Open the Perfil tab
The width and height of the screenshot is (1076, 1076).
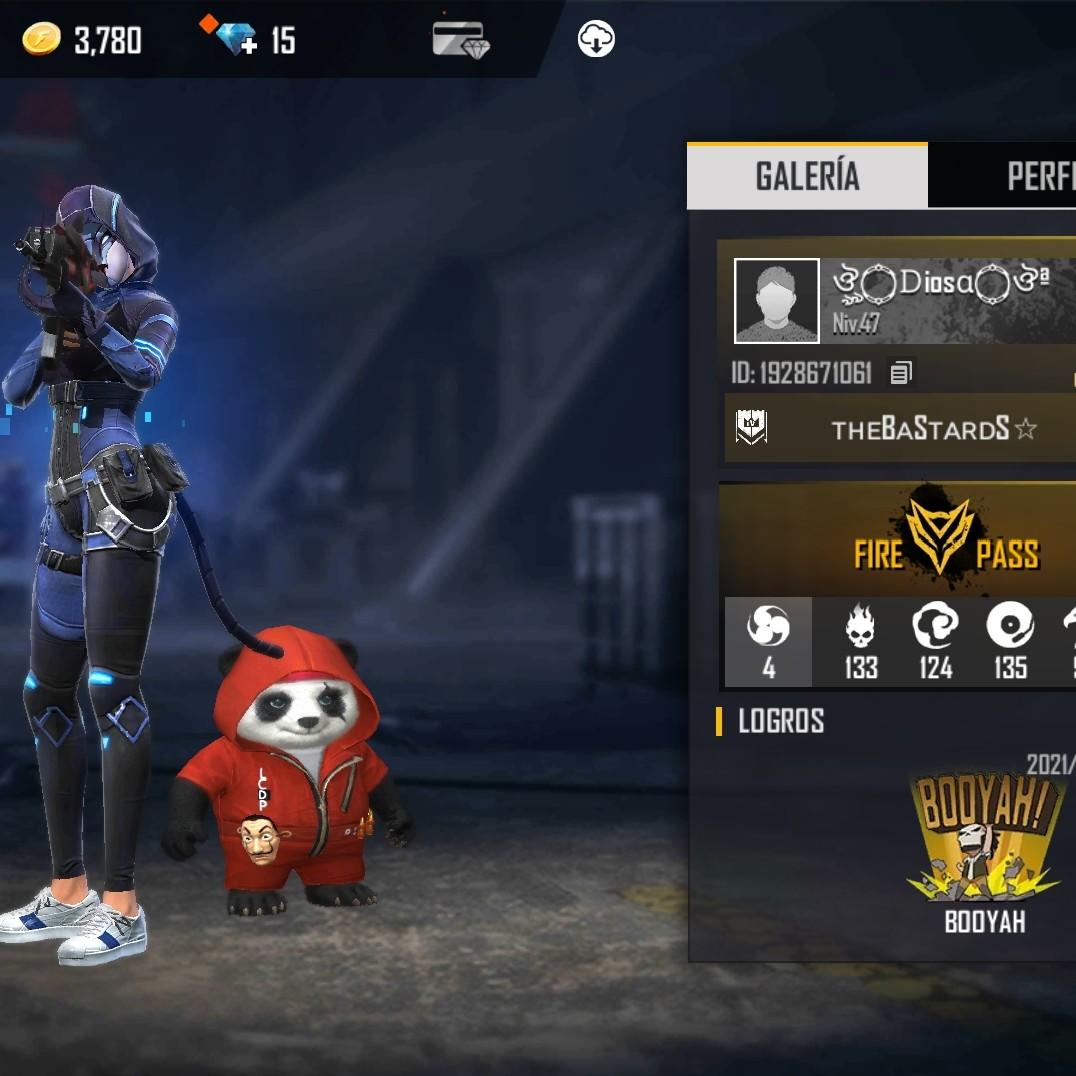pos(1040,176)
